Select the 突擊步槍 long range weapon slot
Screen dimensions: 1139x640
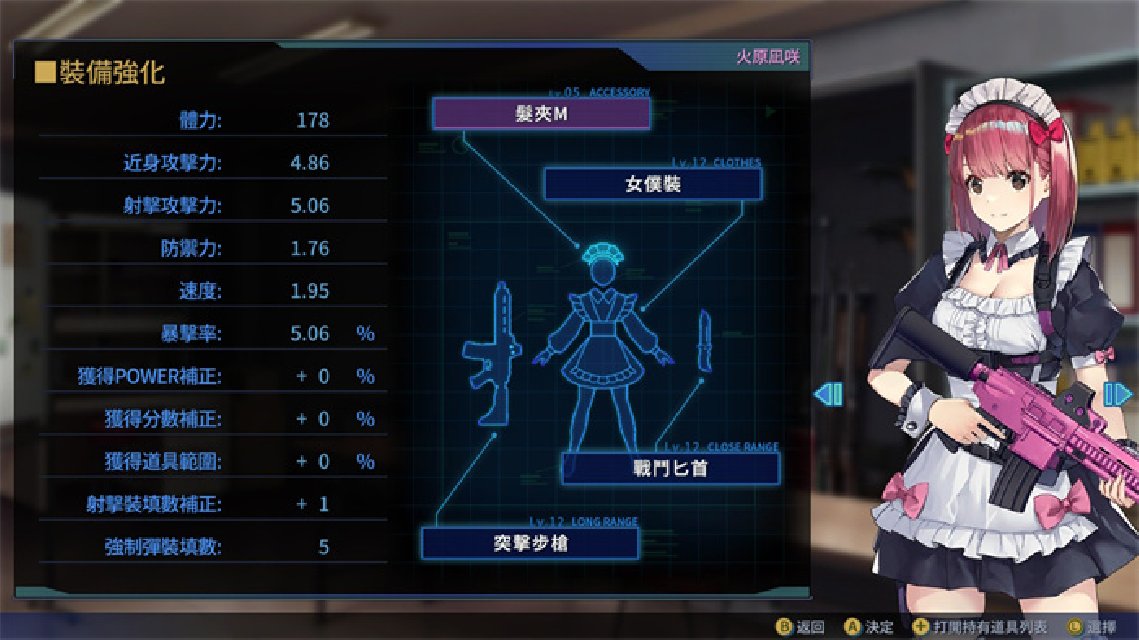[529, 543]
